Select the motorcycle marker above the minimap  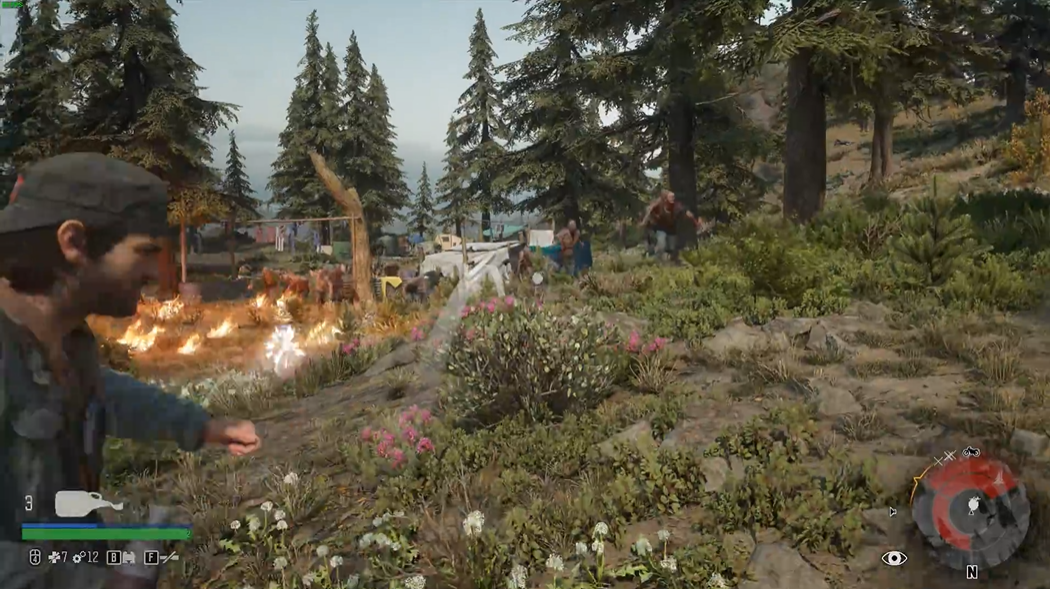click(970, 452)
